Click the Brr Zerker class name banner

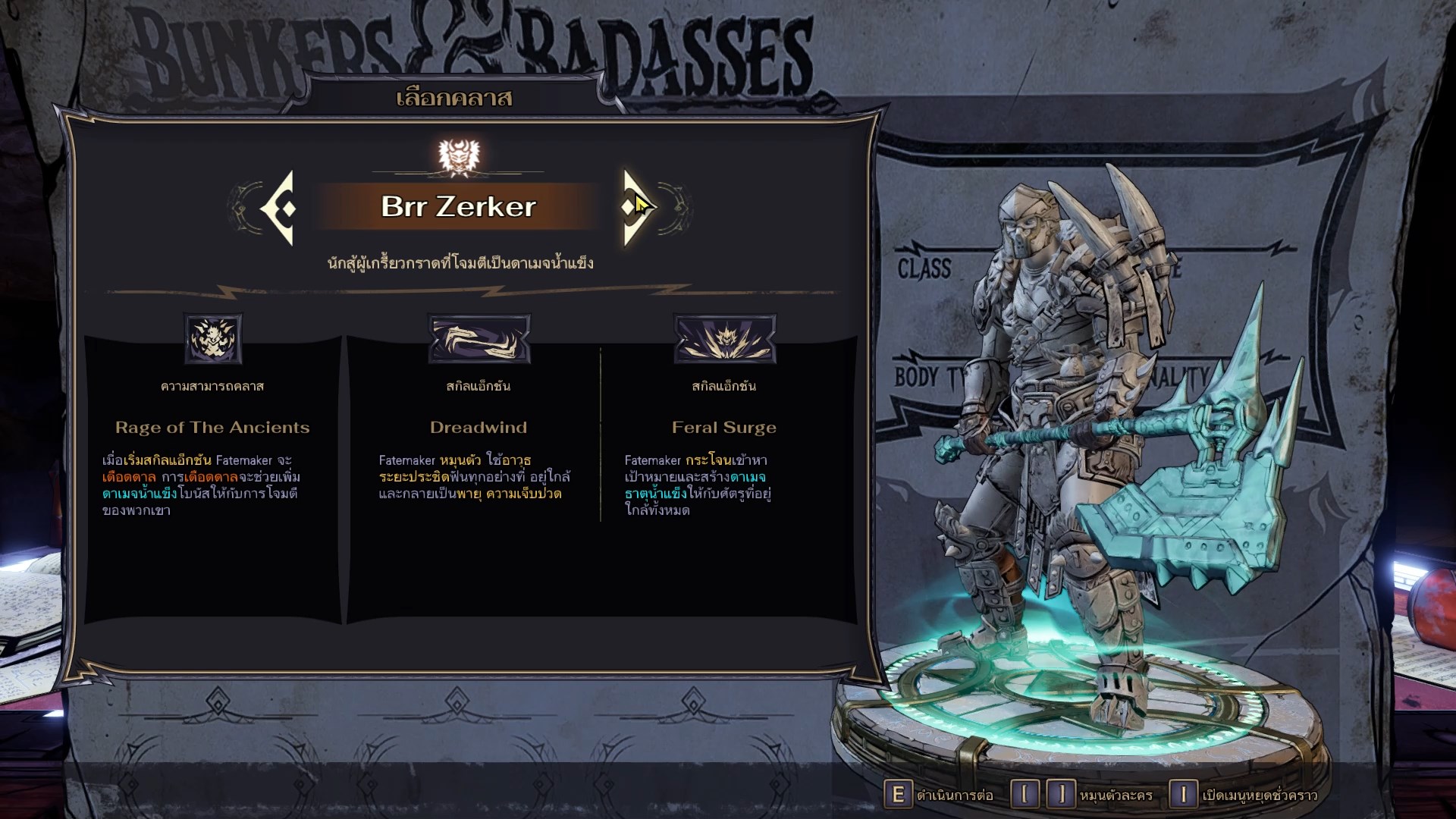click(458, 207)
